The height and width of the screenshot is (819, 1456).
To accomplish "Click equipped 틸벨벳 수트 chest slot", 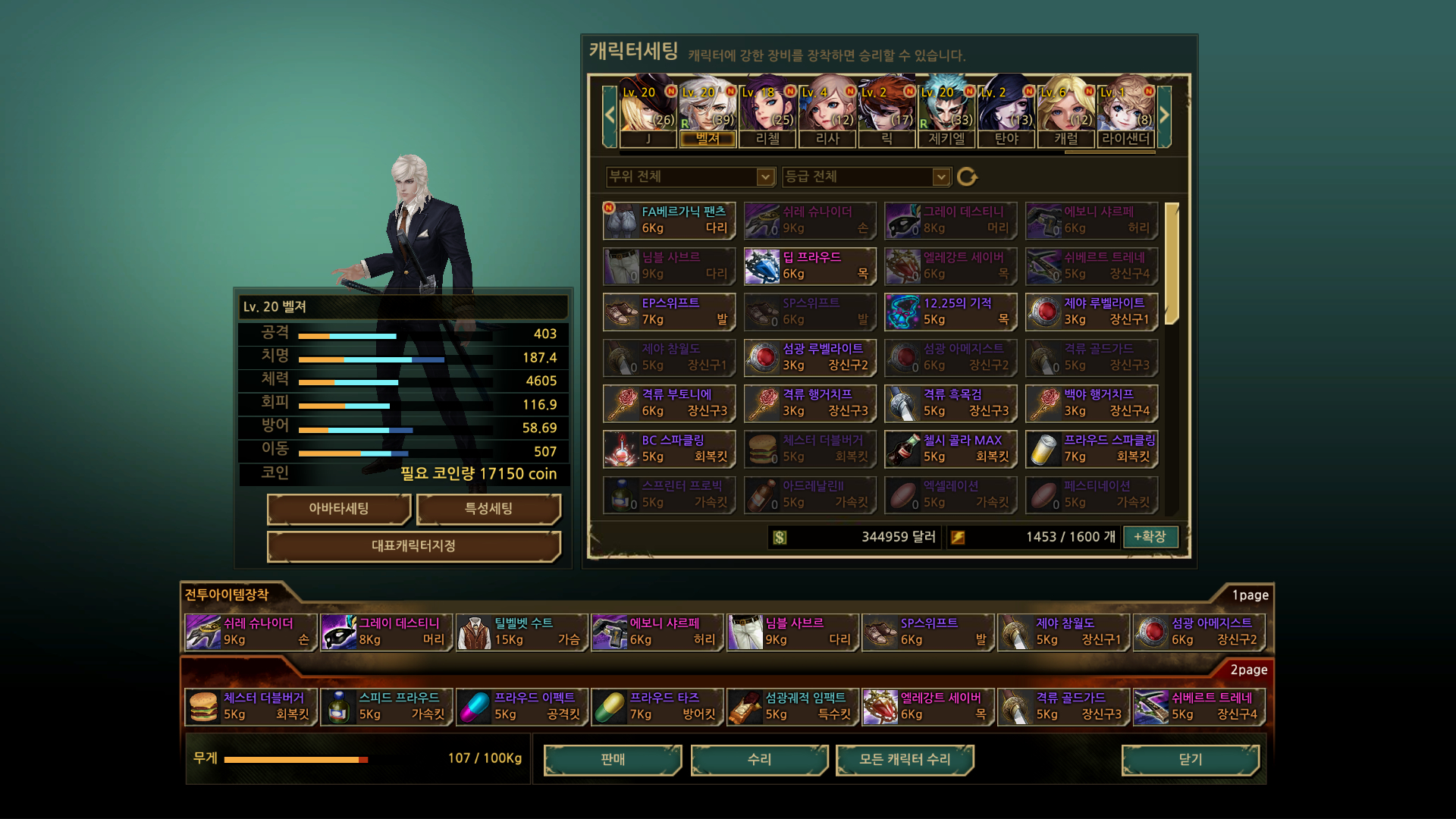I will pos(522,632).
